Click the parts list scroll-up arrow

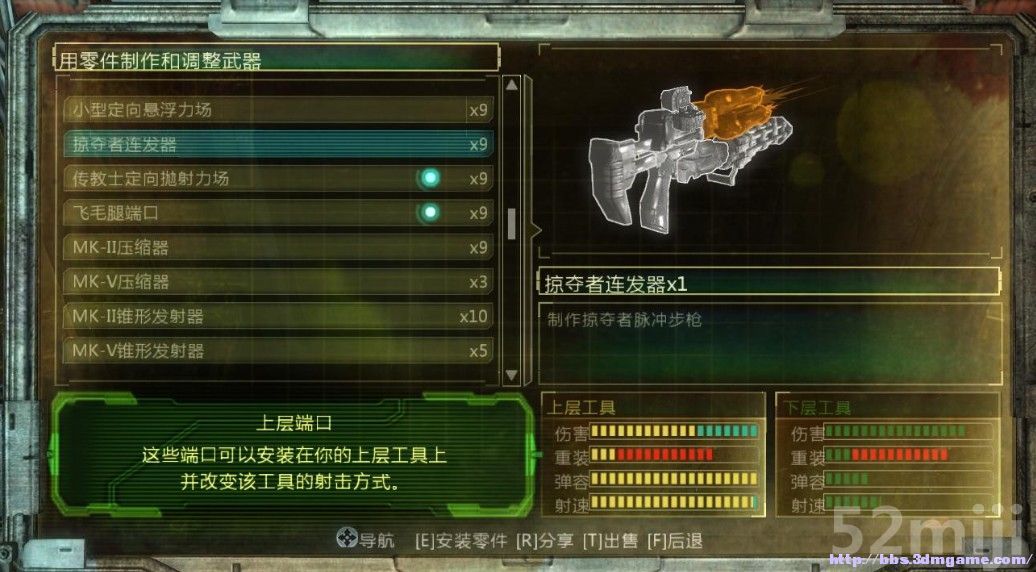tap(512, 85)
